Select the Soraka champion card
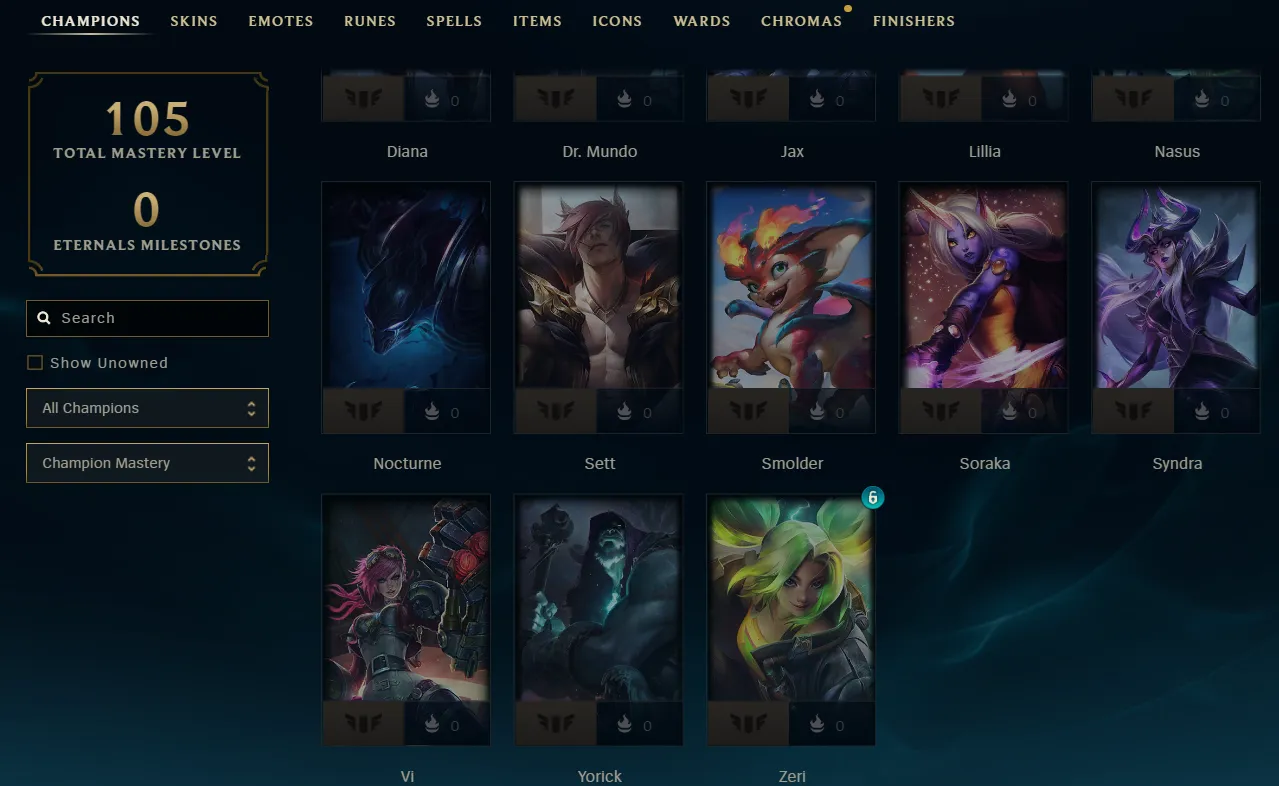Viewport: 1279px width, 786px height. point(983,288)
